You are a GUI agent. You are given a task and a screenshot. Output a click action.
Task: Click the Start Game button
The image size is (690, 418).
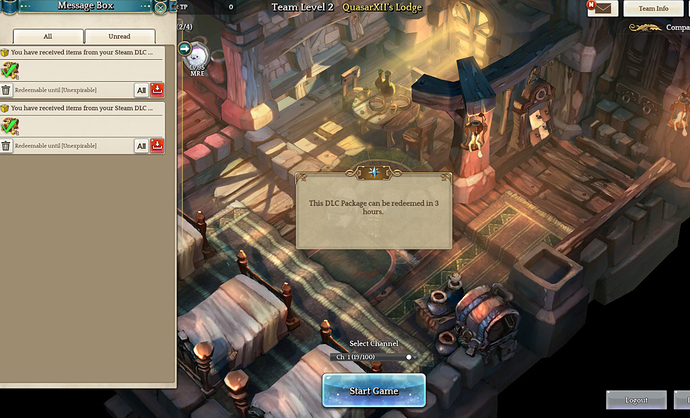pyautogui.click(x=373, y=390)
